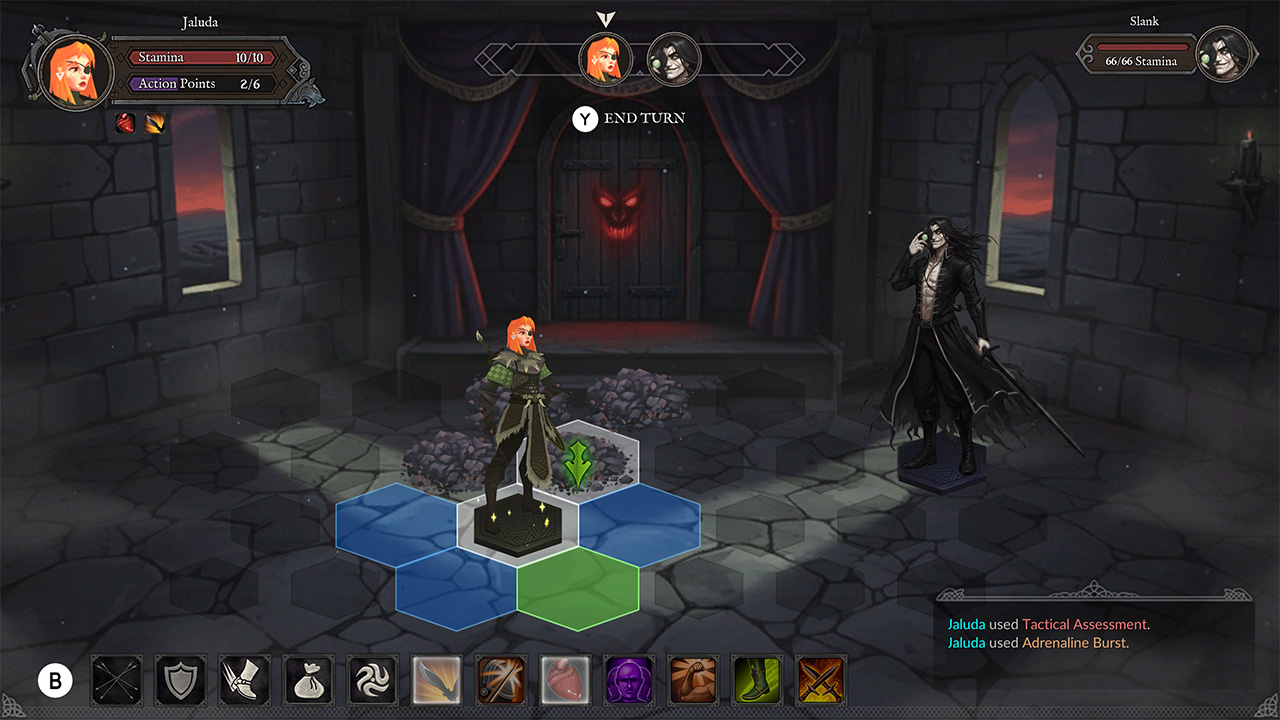
Task: Select the purple head mind ability
Action: pos(629,680)
